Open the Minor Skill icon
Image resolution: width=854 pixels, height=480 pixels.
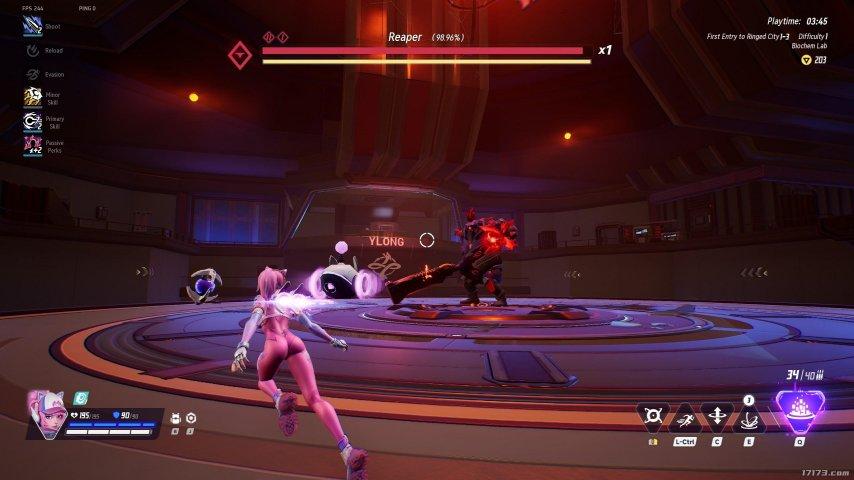[32, 96]
